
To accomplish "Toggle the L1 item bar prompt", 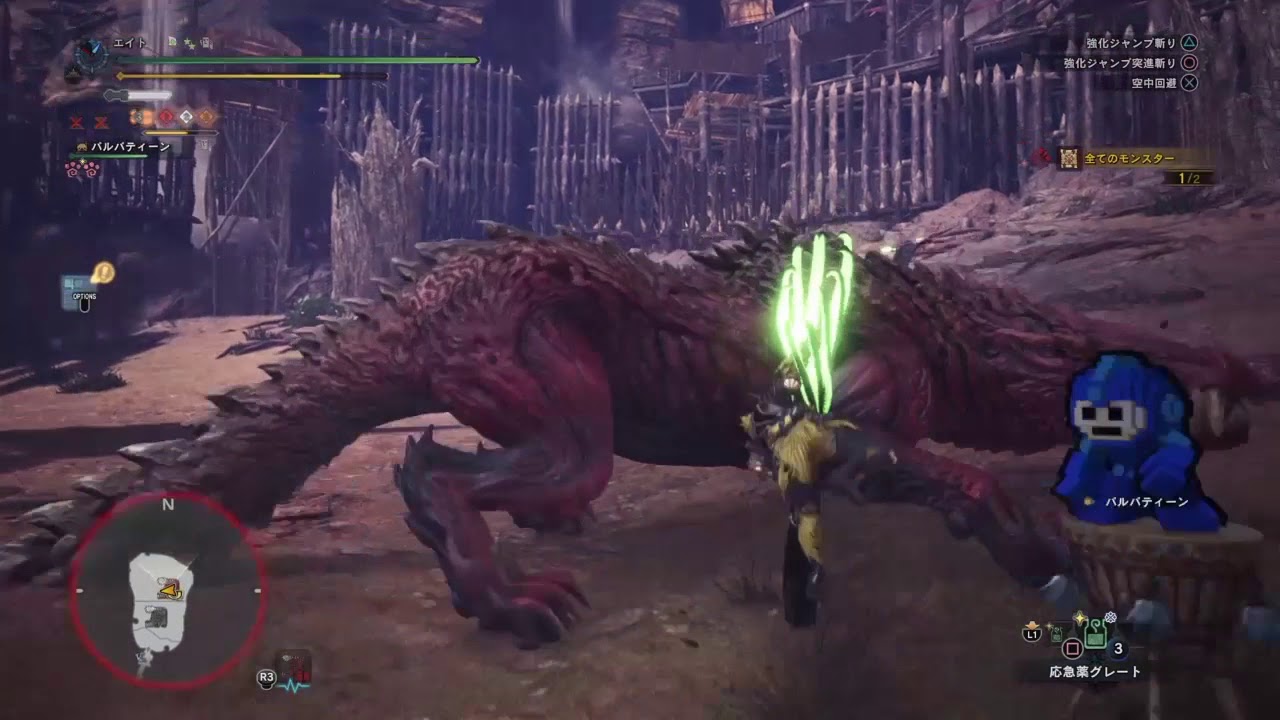I will (x=1032, y=634).
